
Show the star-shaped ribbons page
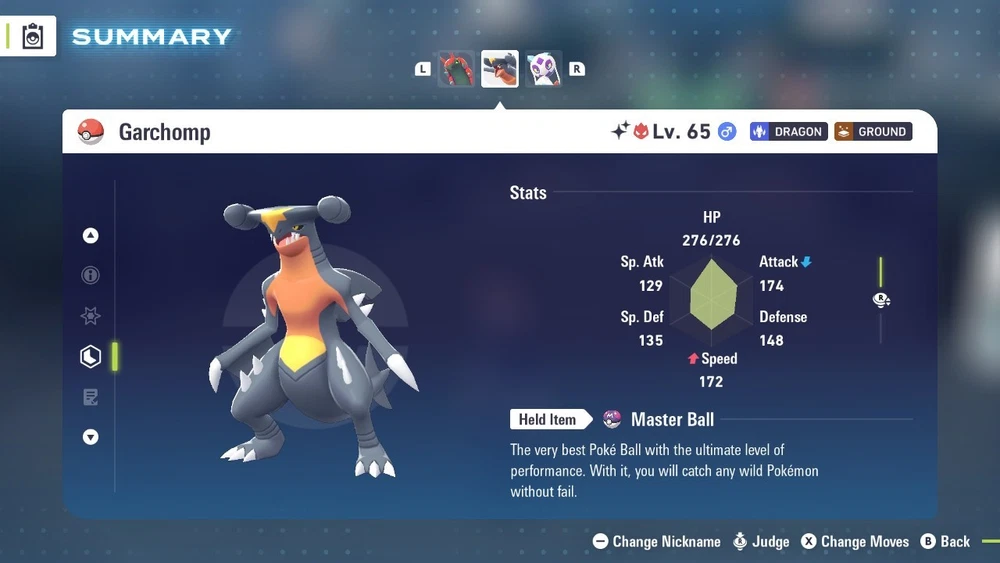(x=91, y=316)
